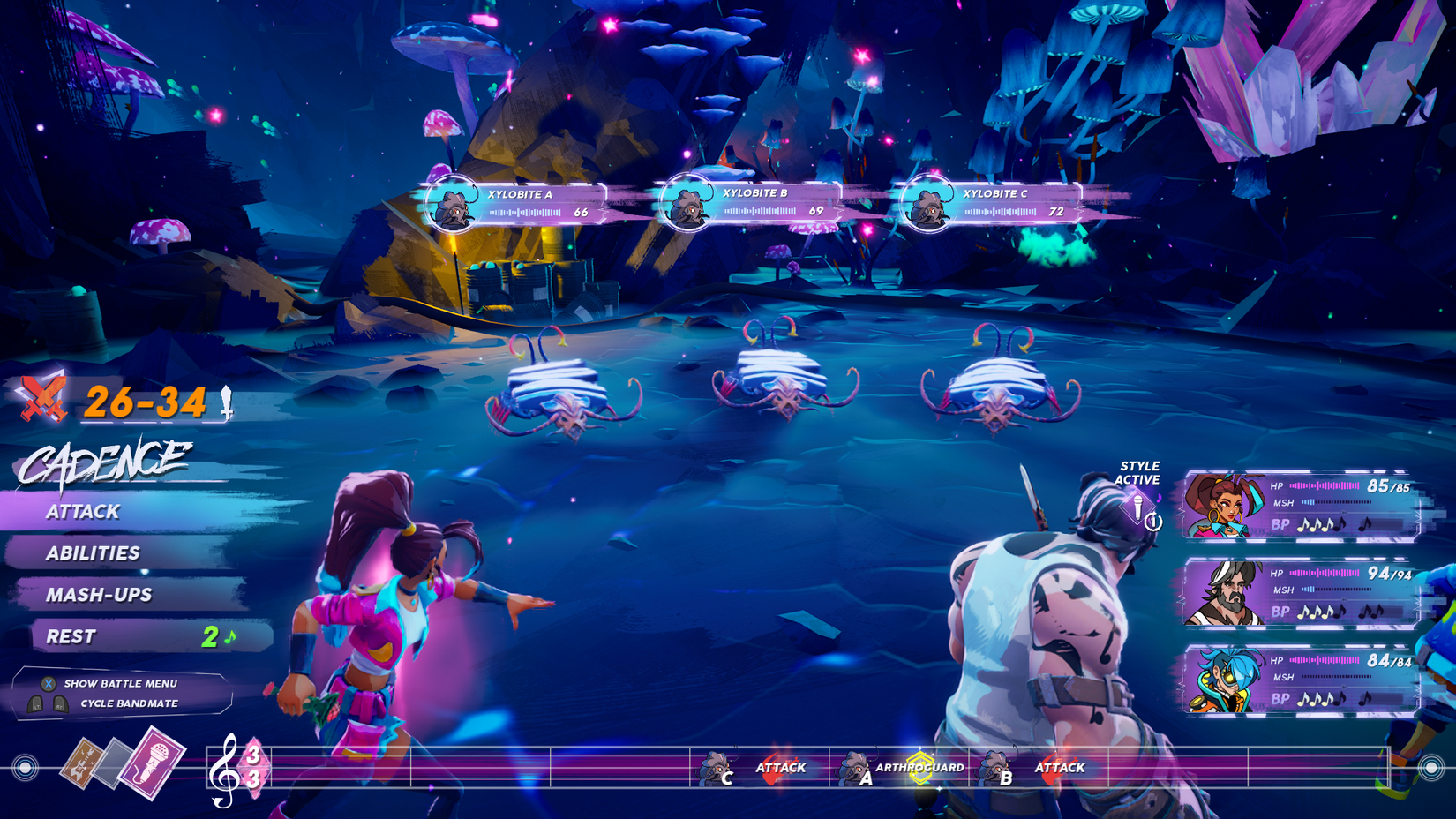Choose the Mash-Ups option
Image resolution: width=1456 pixels, height=819 pixels.
[x=99, y=595]
